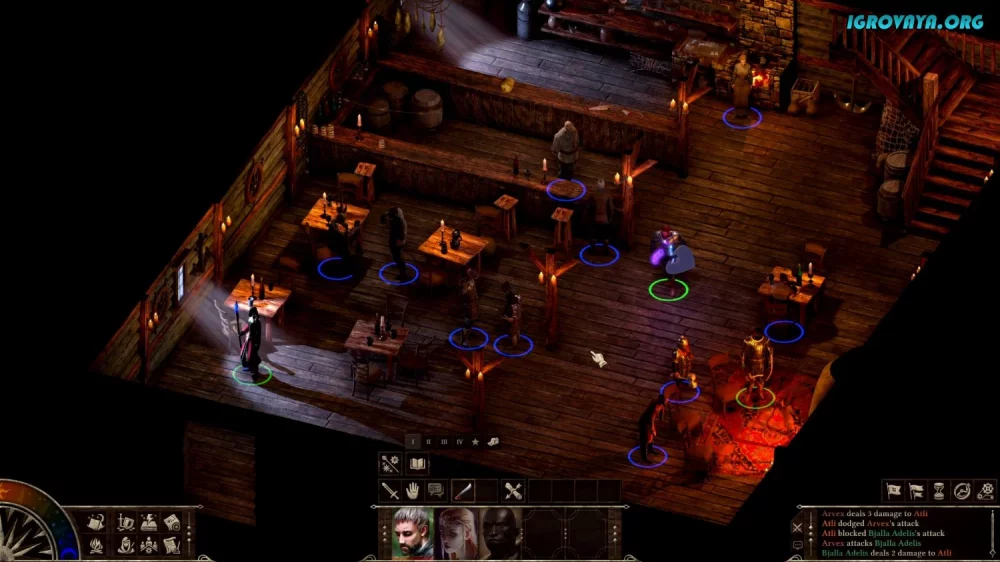Toggle the crossed swords combat log filter
This screenshot has height=562, width=1000.
pos(797,525)
